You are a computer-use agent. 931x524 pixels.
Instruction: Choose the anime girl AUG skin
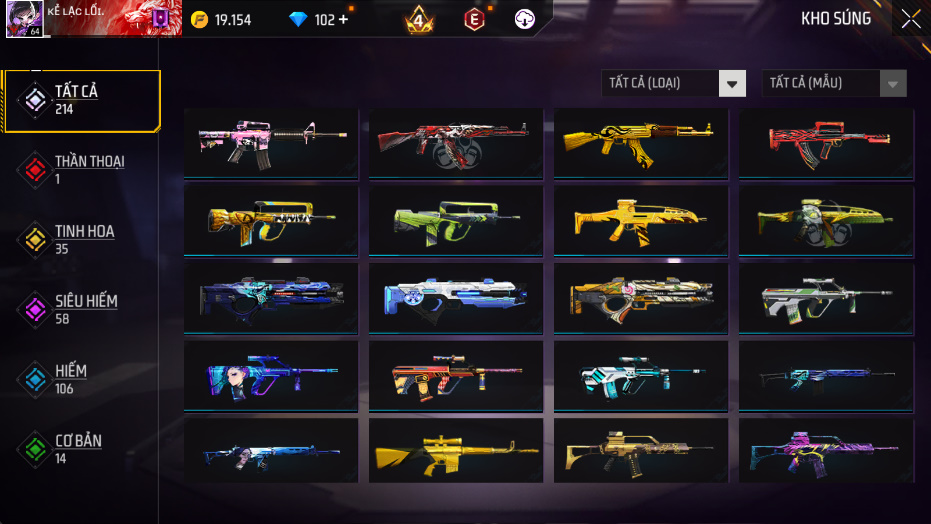coord(271,378)
